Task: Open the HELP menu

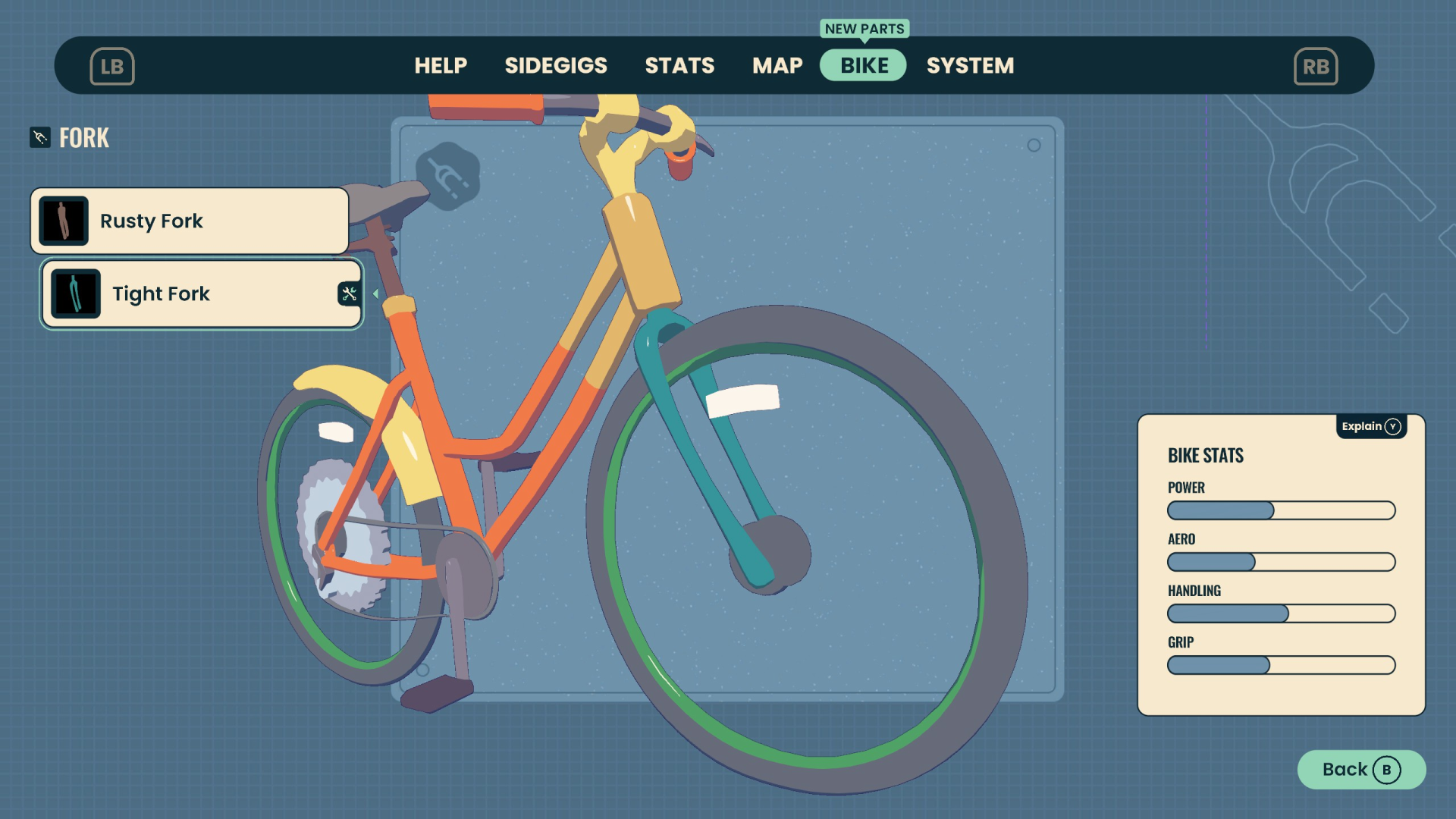Action: (x=441, y=66)
